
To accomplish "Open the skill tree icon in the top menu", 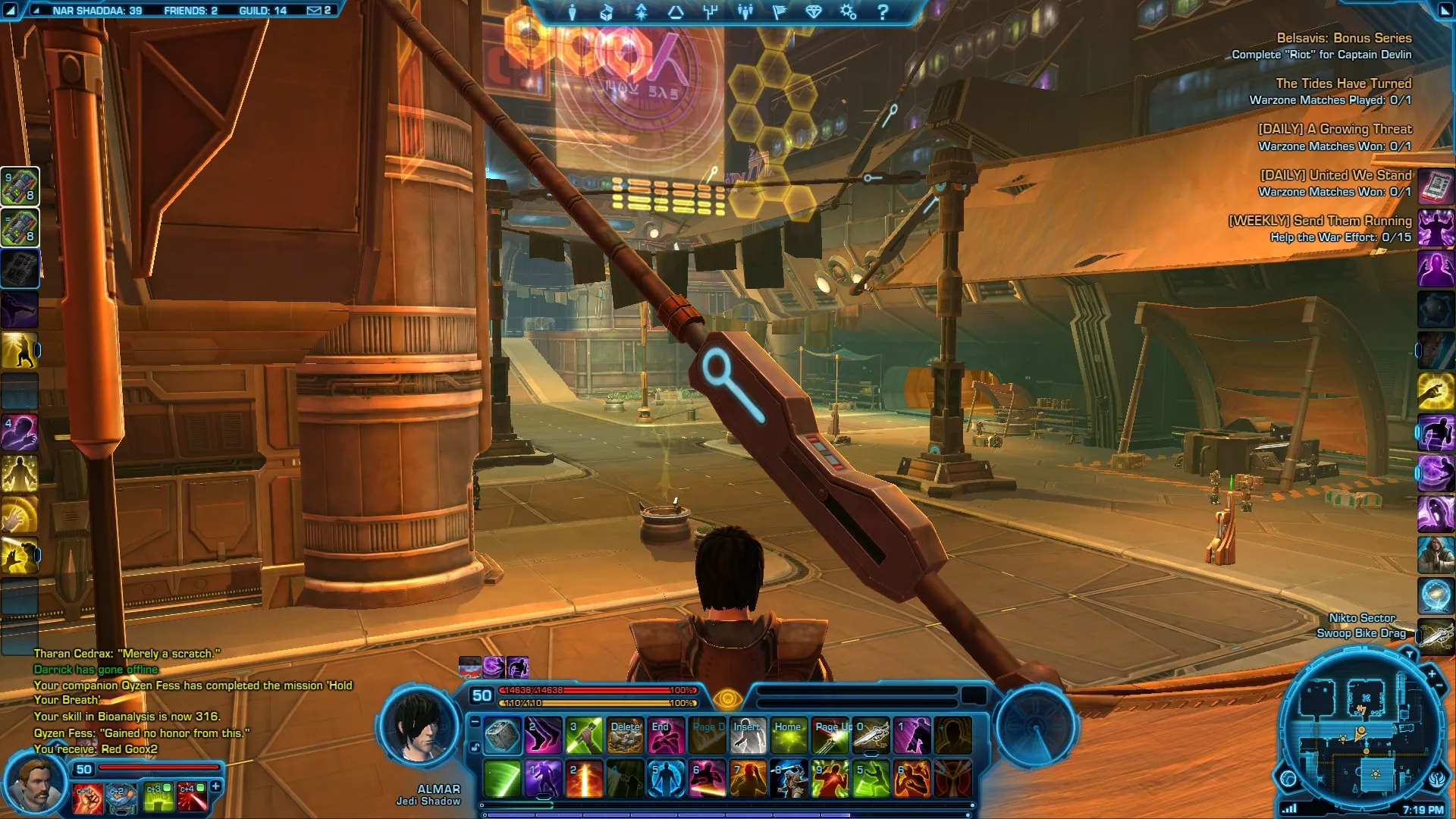I will point(711,12).
